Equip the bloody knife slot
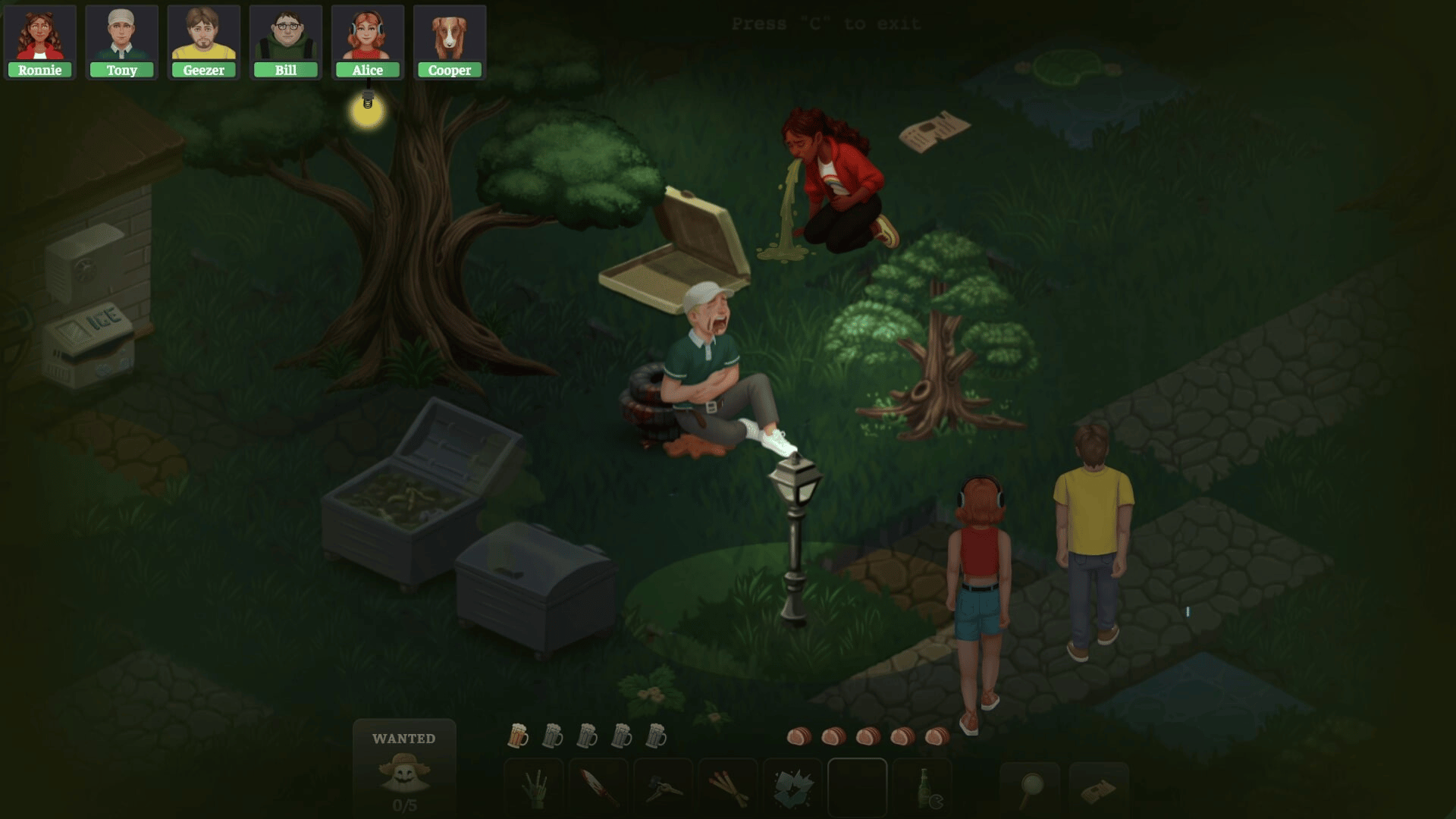 pyautogui.click(x=598, y=789)
